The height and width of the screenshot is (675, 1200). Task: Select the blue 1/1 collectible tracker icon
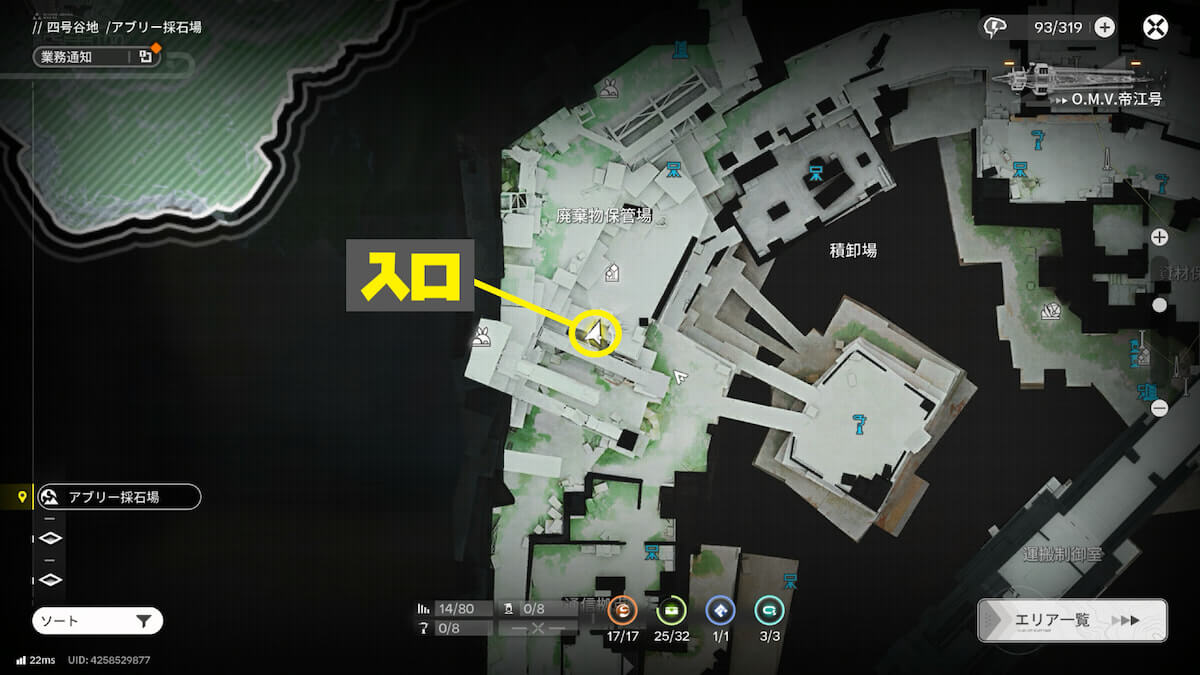[x=720, y=610]
